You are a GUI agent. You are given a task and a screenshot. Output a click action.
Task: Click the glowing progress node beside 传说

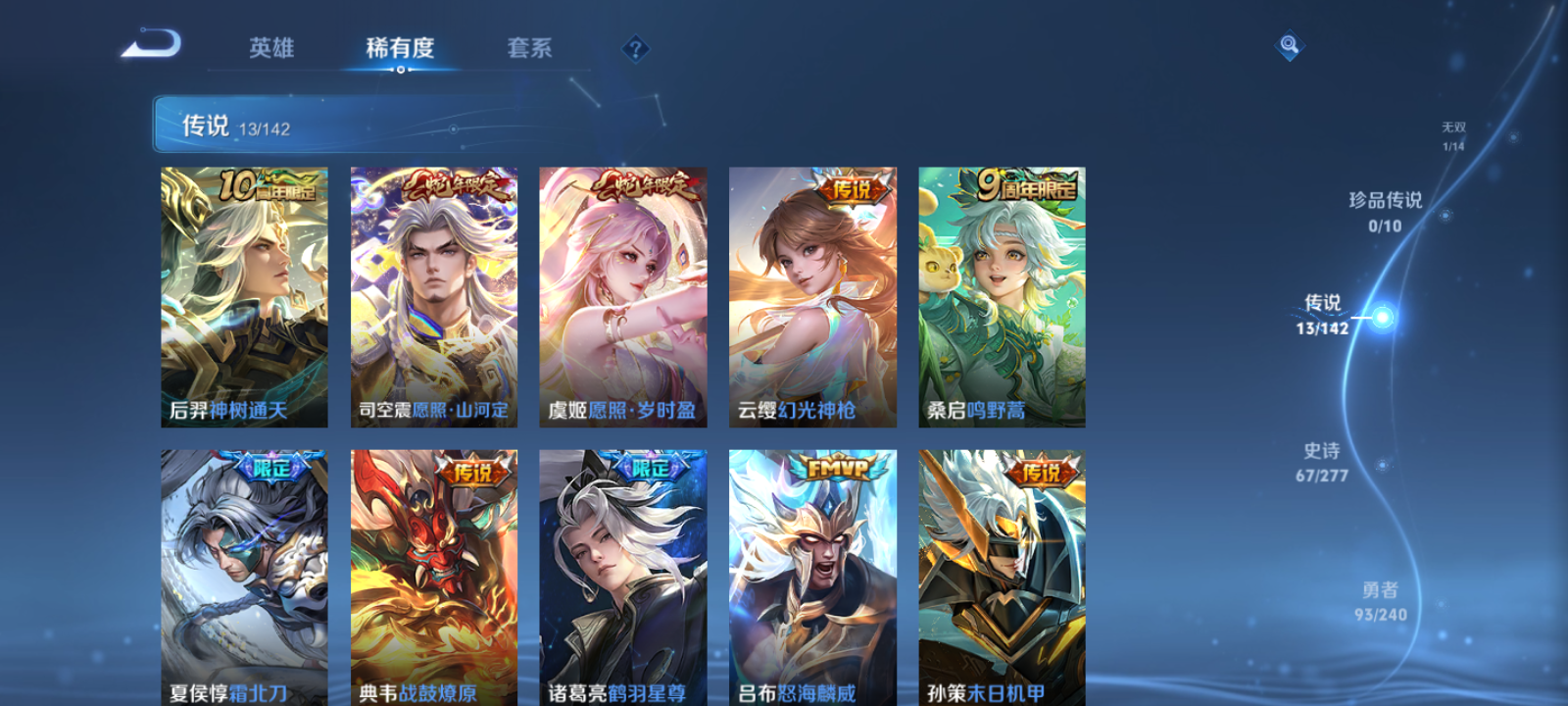(x=1383, y=317)
